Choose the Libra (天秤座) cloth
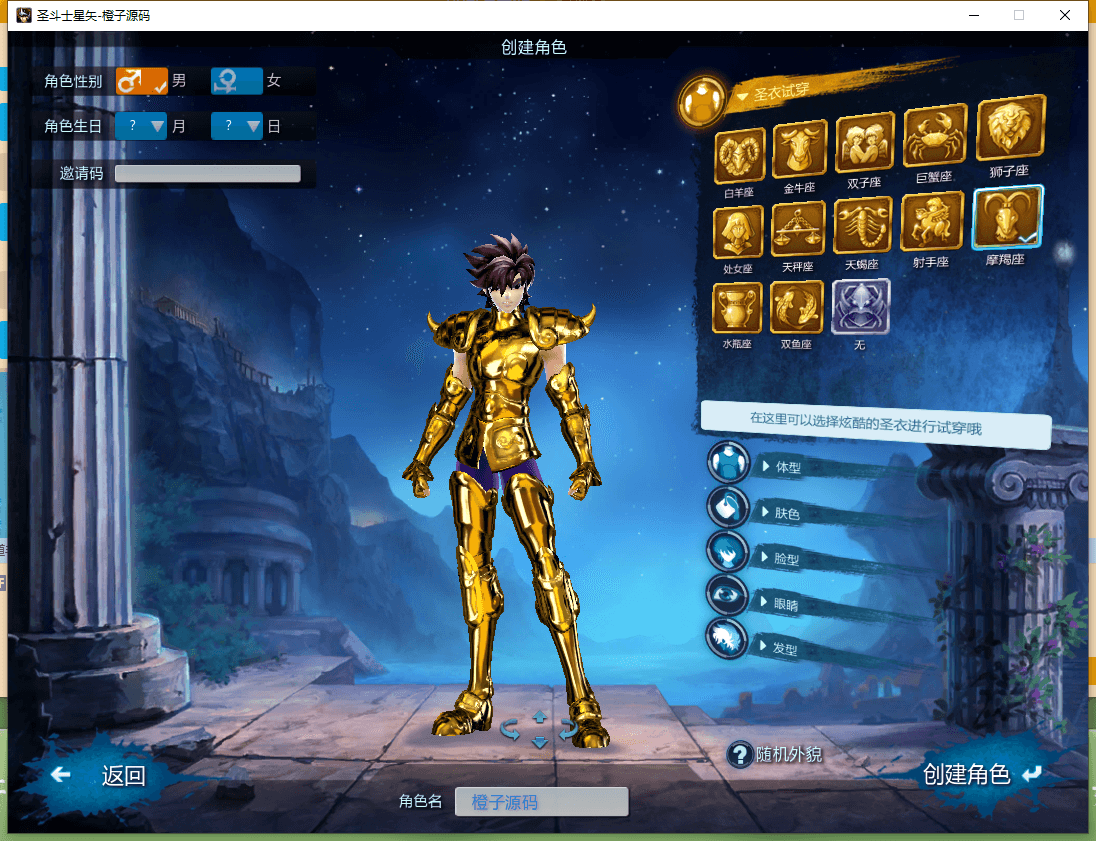The image size is (1096, 841). [798, 230]
